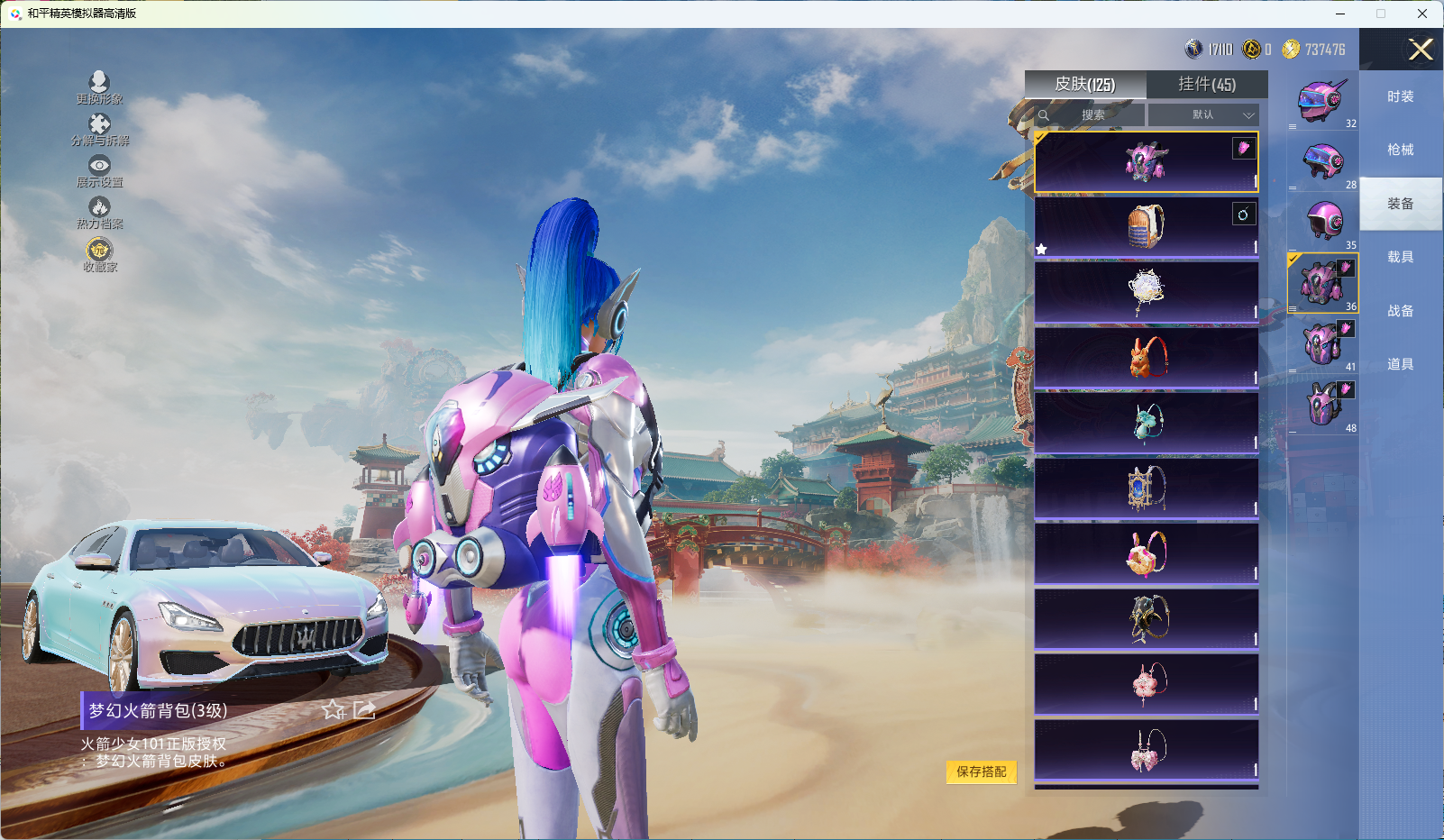
Task: Show the 热力档案 profile
Action: pos(99,213)
